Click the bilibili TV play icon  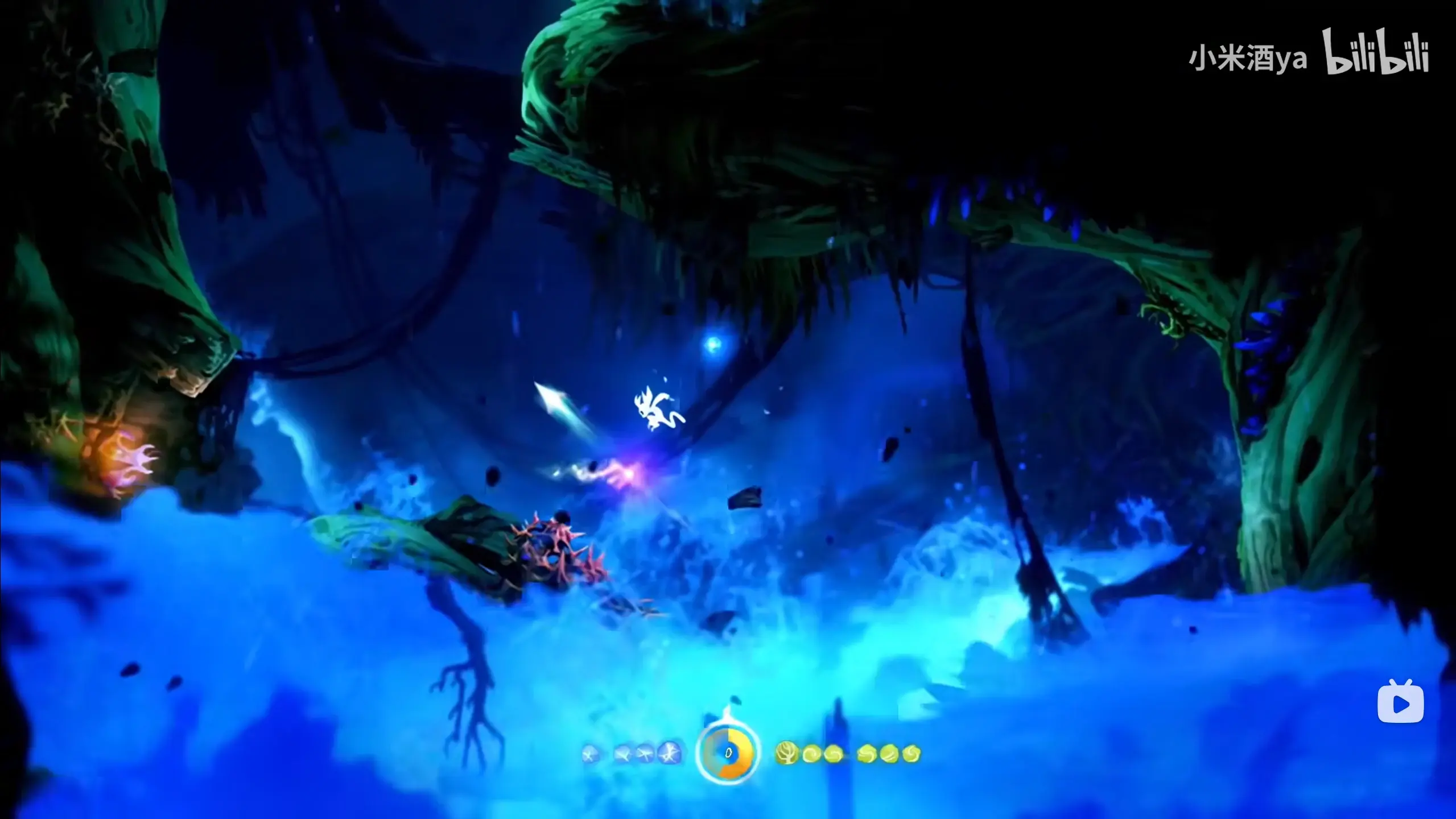point(1400,702)
